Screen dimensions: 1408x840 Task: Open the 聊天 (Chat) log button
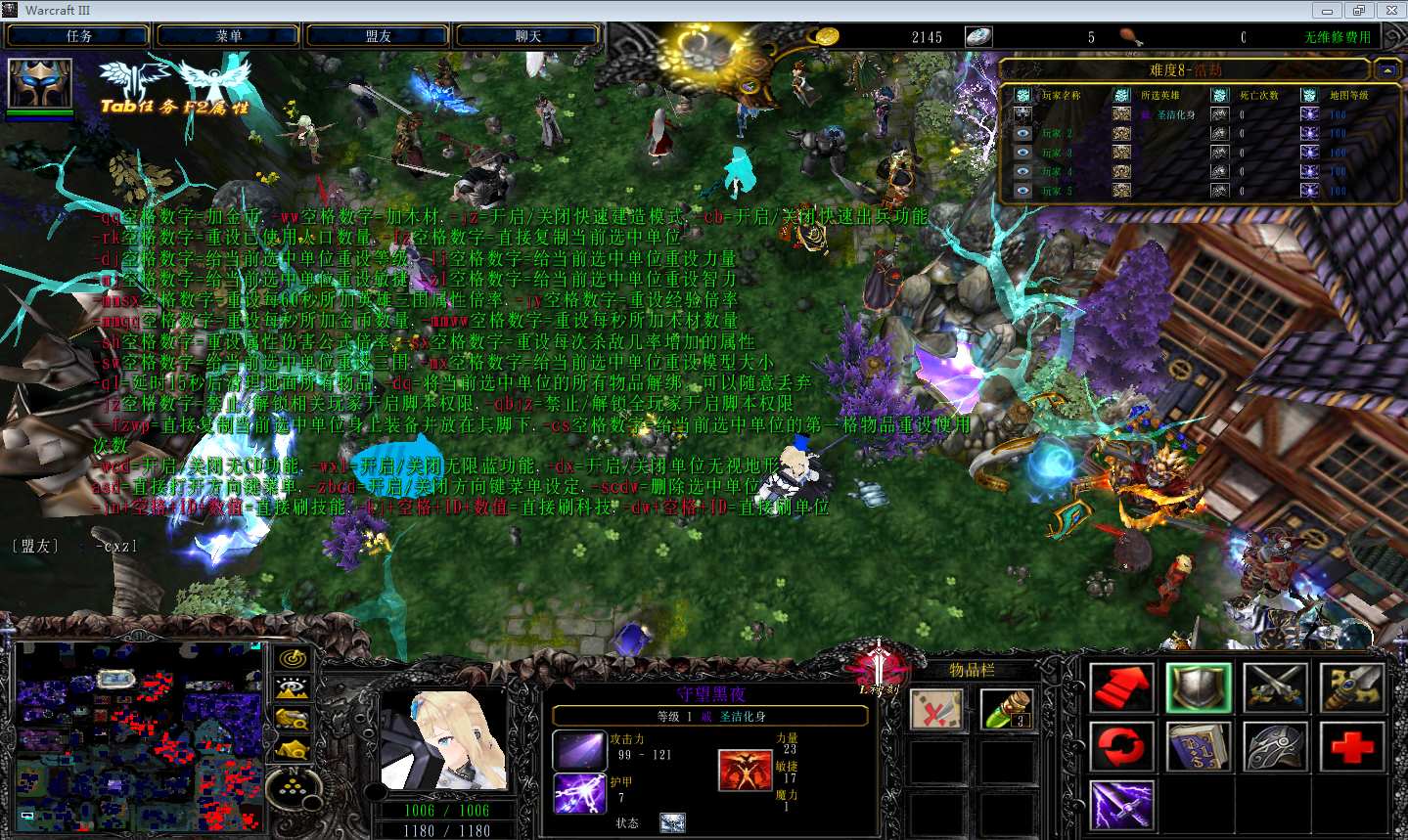[528, 36]
